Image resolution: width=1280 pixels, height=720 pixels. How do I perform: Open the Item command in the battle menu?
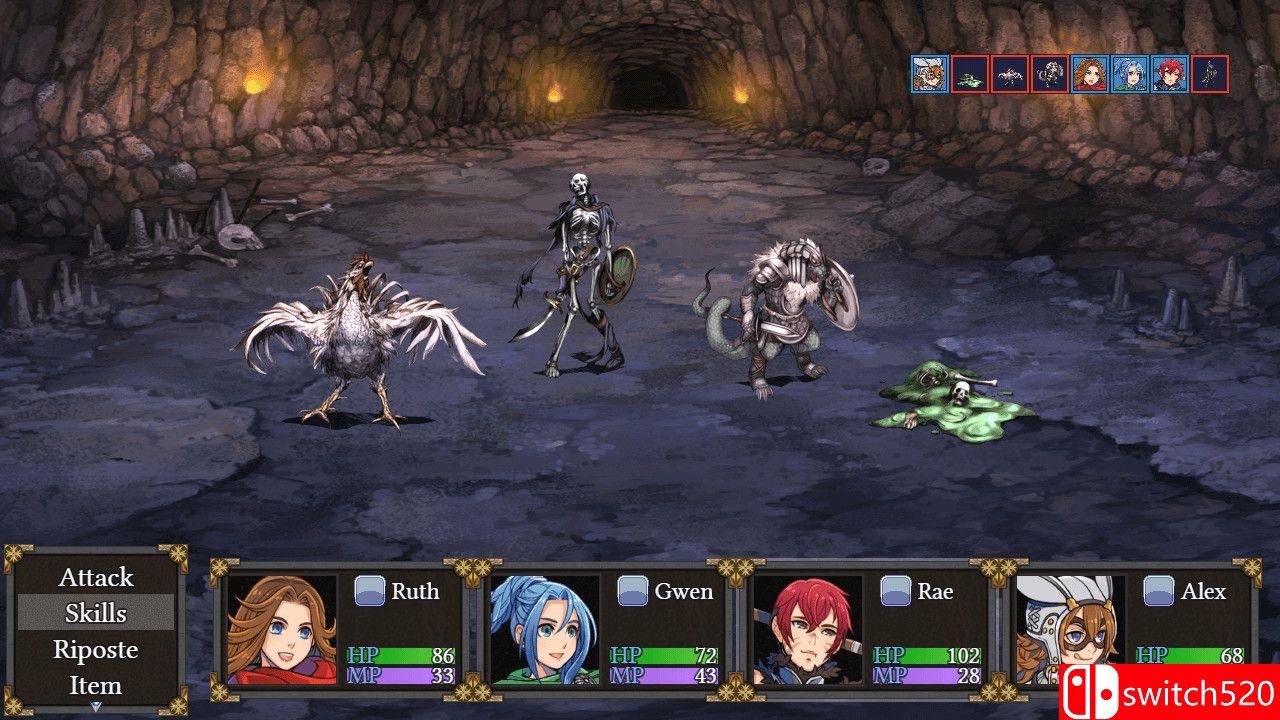pyautogui.click(x=96, y=685)
